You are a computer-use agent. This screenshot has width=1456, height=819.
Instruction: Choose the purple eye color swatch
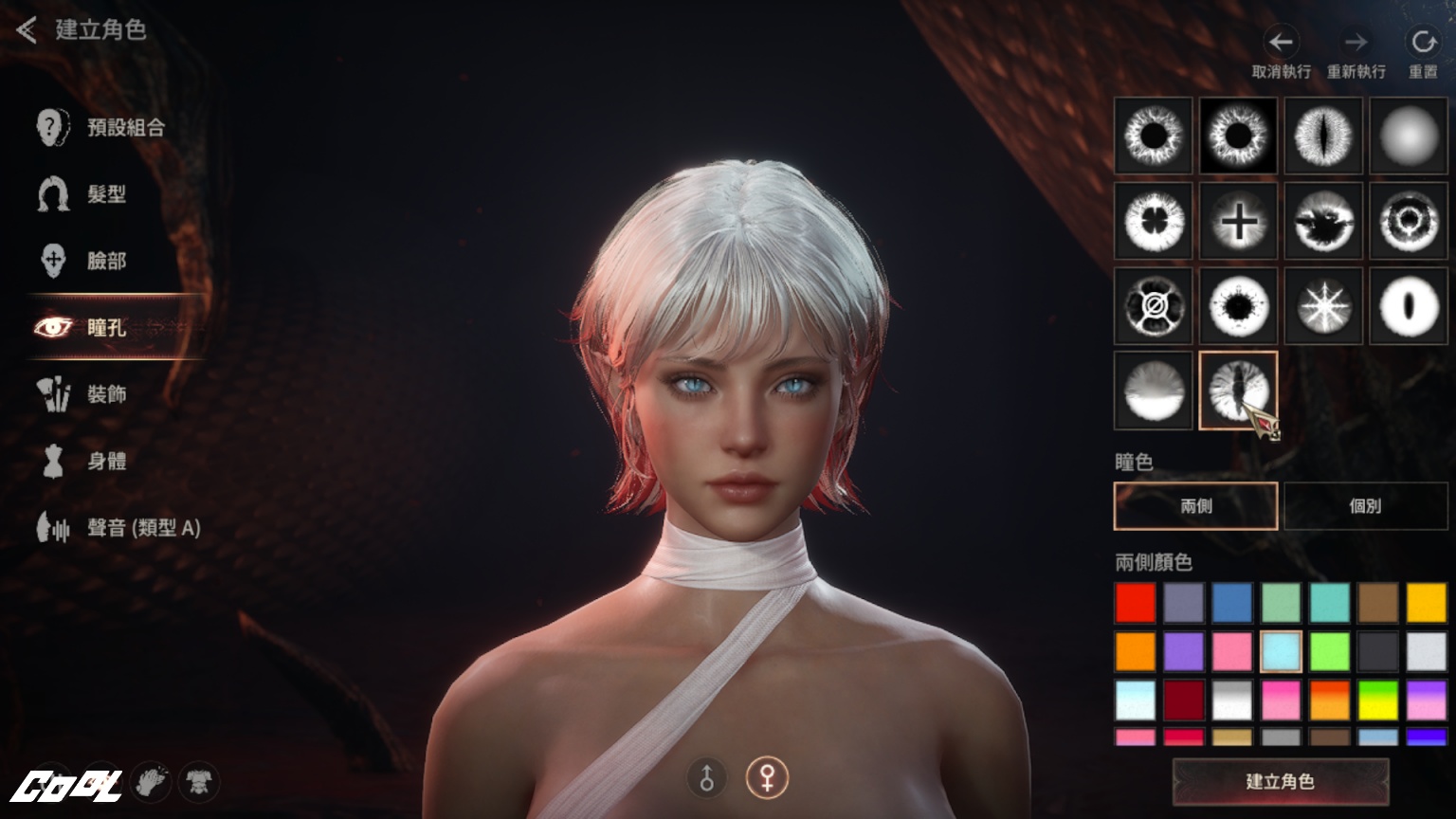[1184, 651]
